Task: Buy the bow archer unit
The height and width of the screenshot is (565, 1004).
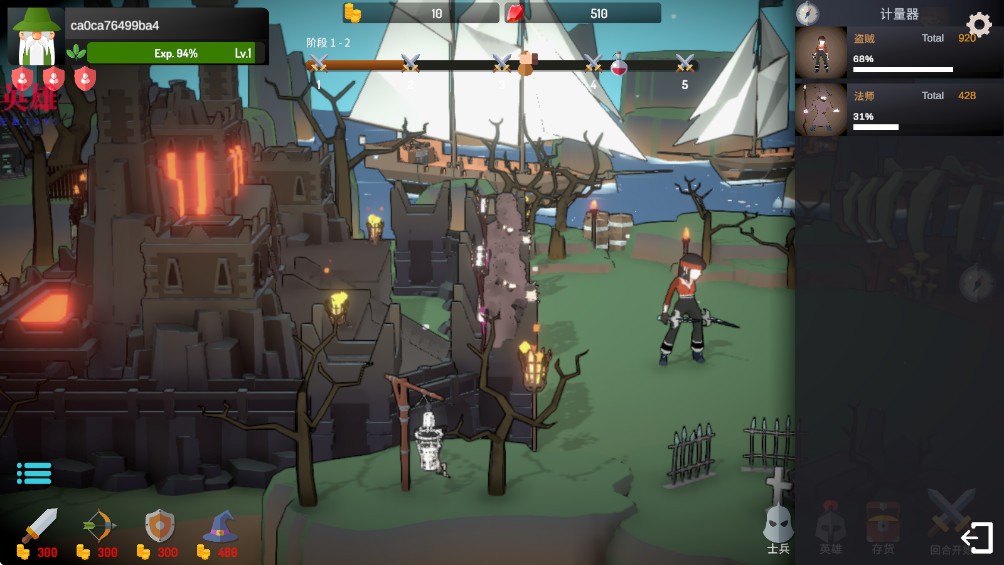Action: coord(98,526)
